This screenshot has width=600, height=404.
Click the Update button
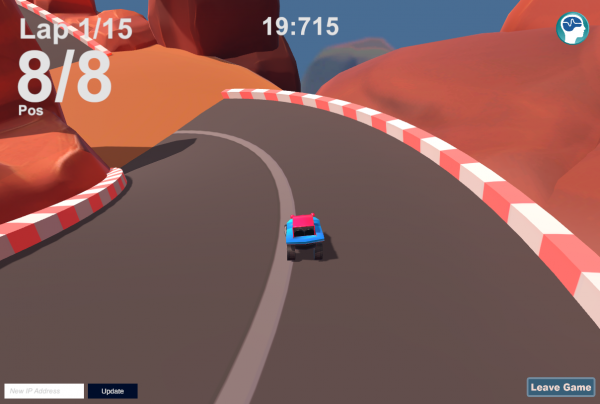[112, 391]
